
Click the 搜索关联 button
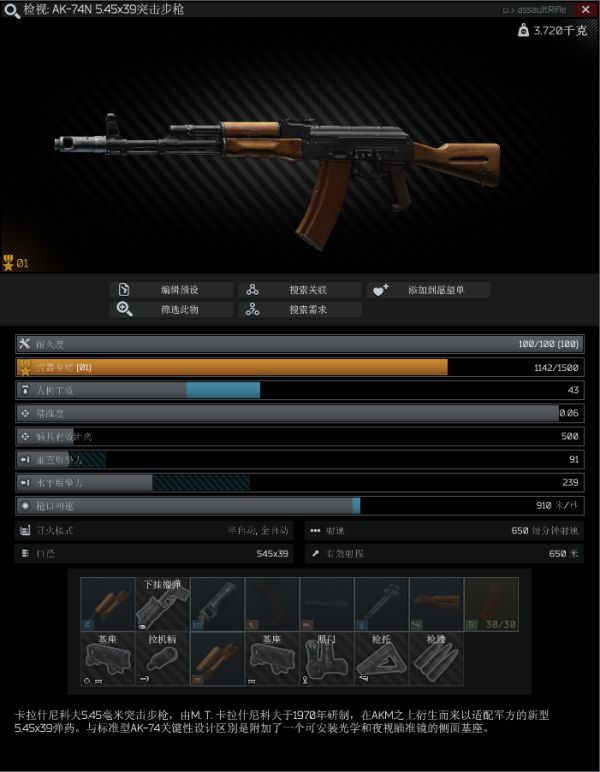tap(299, 290)
